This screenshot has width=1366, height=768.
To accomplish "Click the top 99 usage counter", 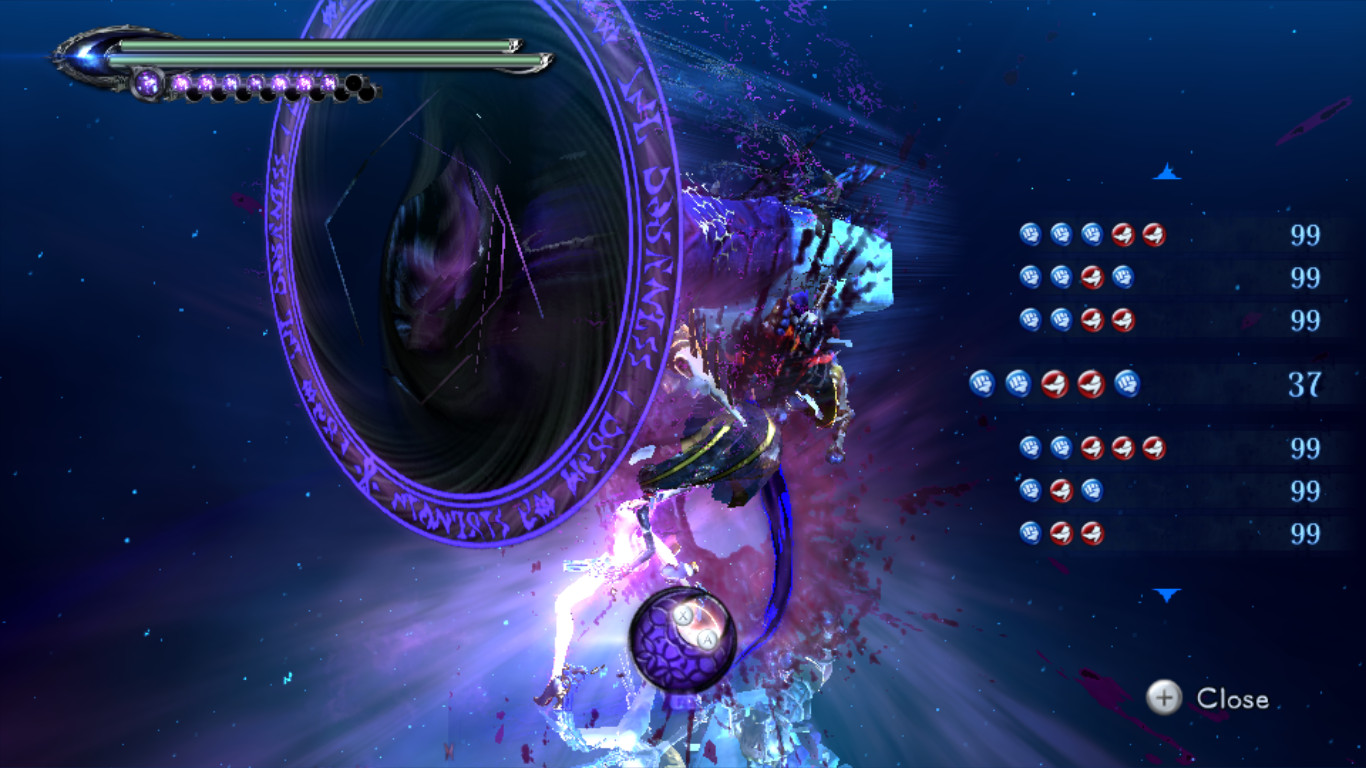I will 1307,235.
